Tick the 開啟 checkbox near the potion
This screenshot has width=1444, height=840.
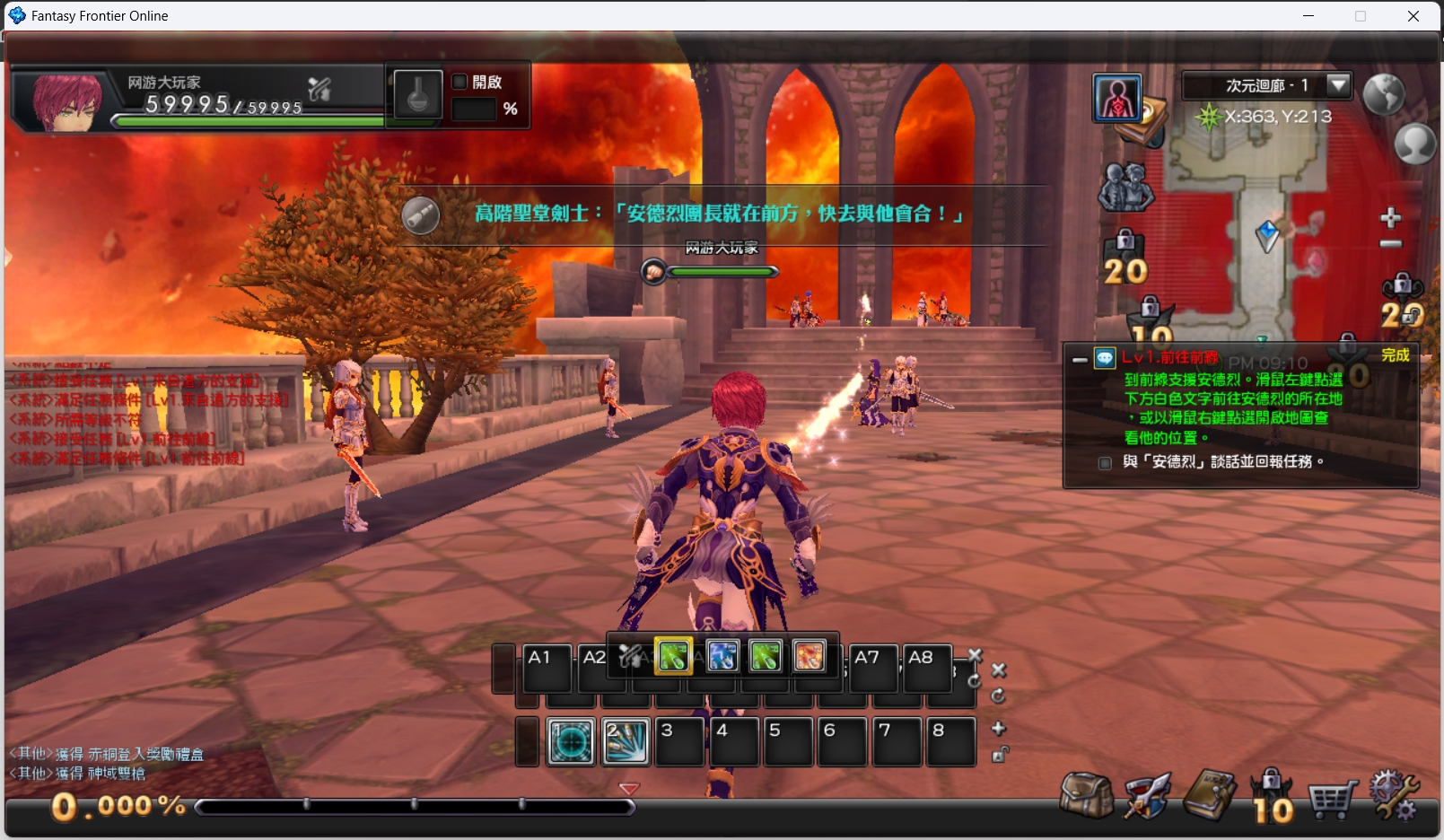[460, 82]
